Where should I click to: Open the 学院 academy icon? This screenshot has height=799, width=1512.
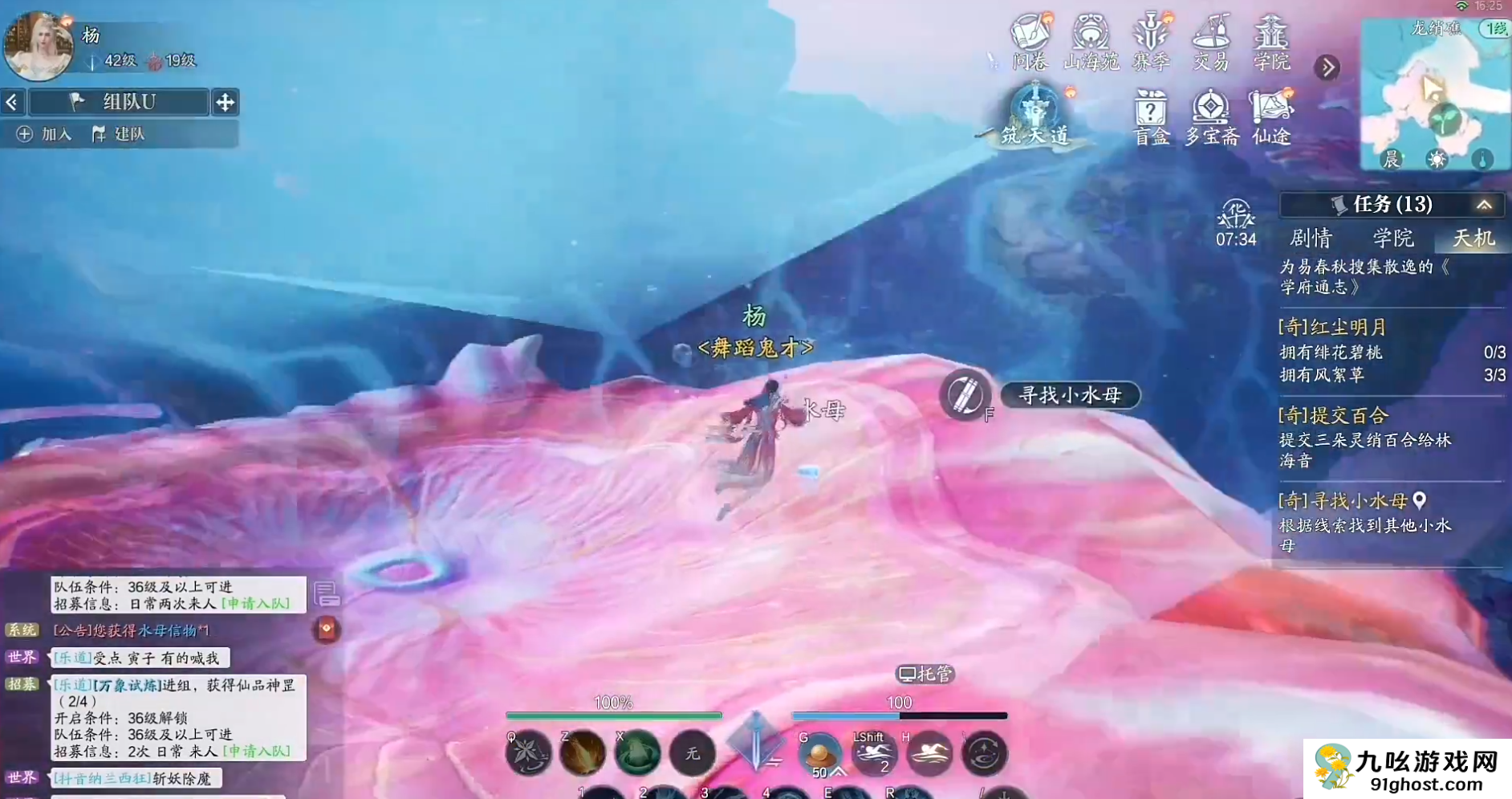1271,42
